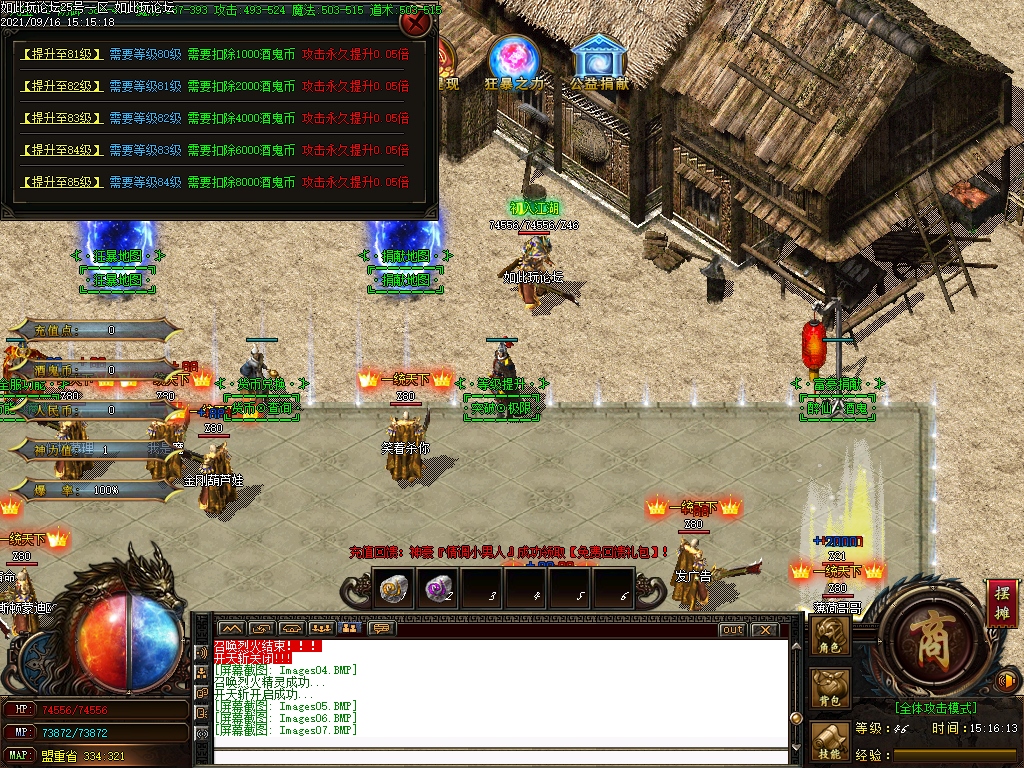Click the 提升至83级 upgrade link

pyautogui.click(x=61, y=118)
